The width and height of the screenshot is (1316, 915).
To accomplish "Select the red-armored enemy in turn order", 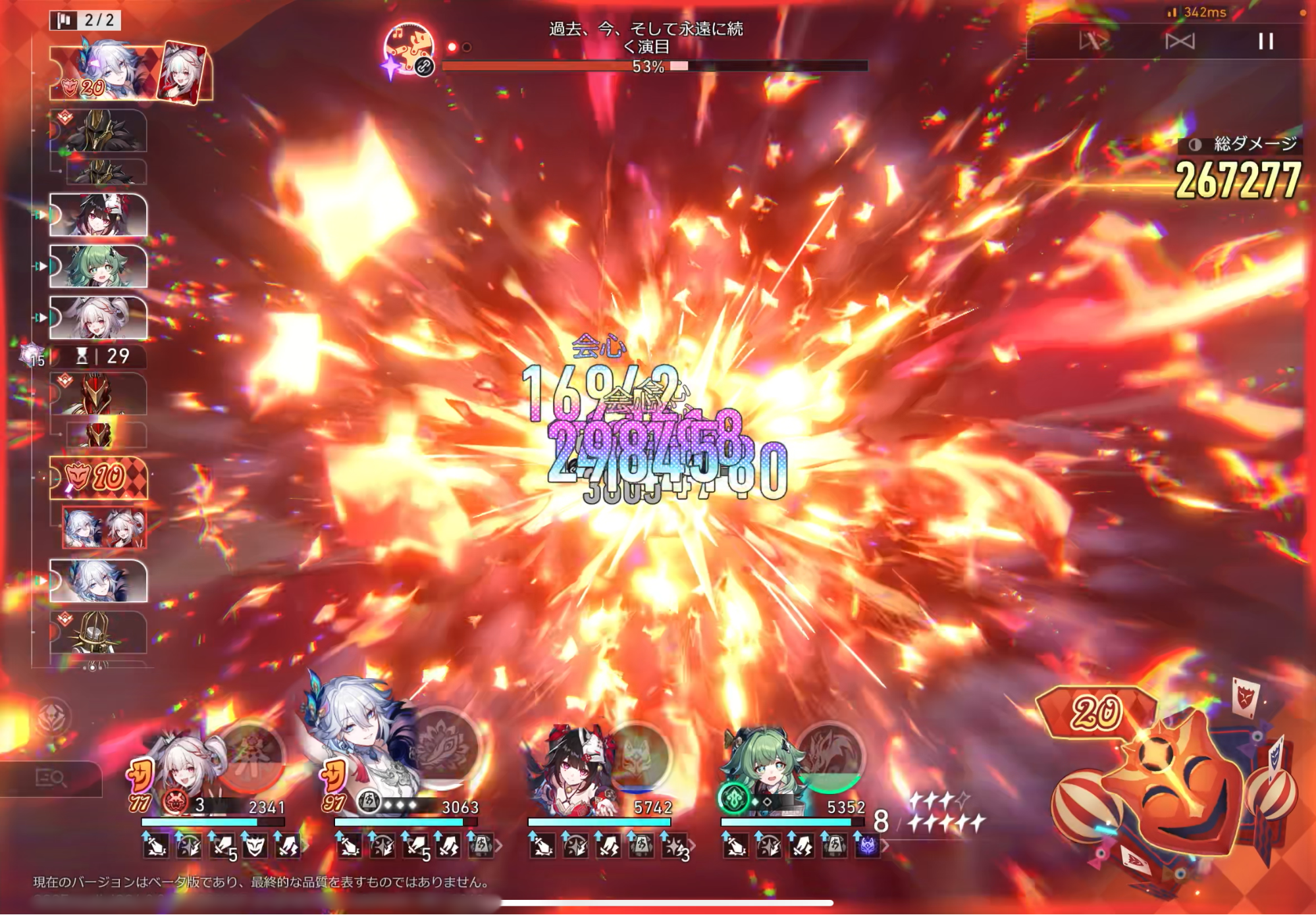I will coord(99,394).
